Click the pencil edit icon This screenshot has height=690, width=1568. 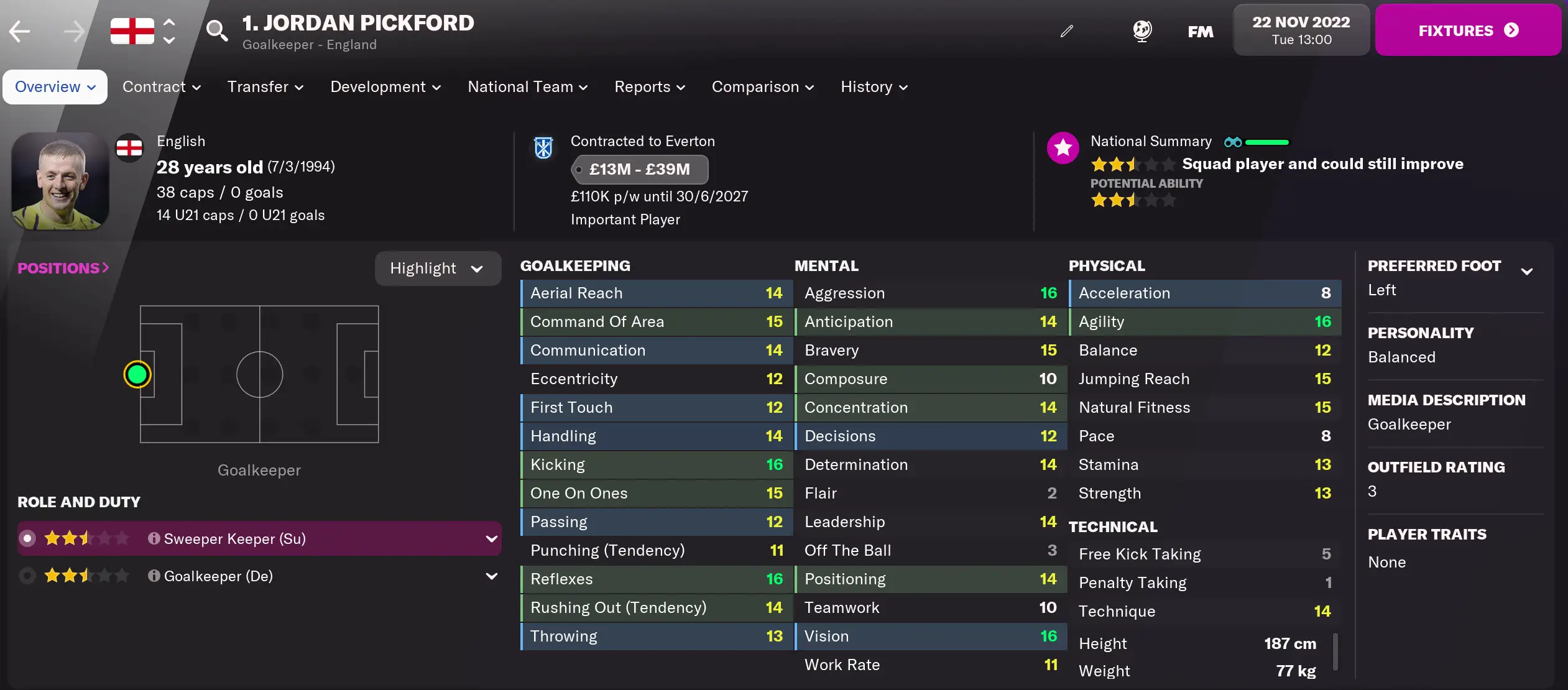coord(1067,30)
